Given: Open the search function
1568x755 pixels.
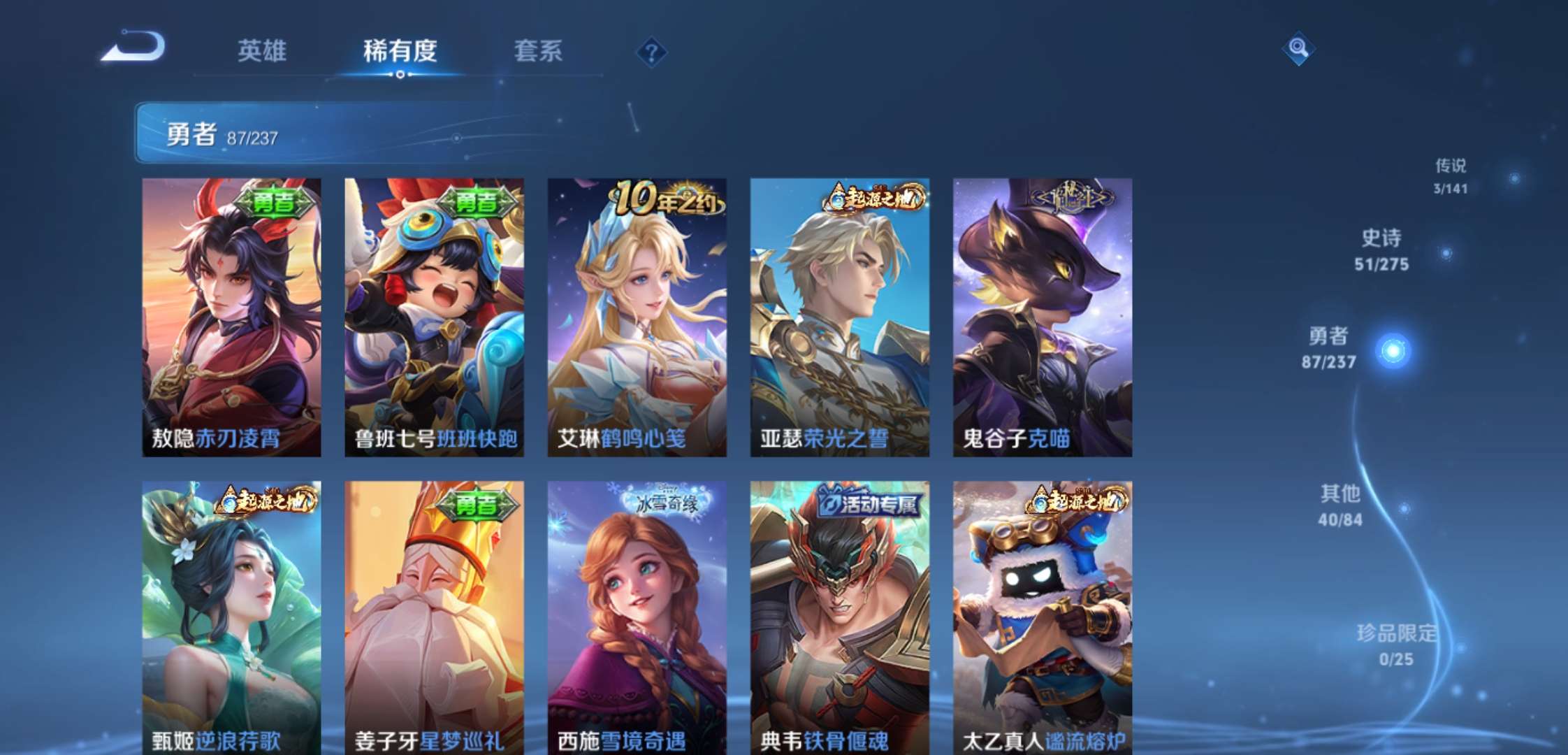Looking at the screenshot, I should tap(1298, 50).
